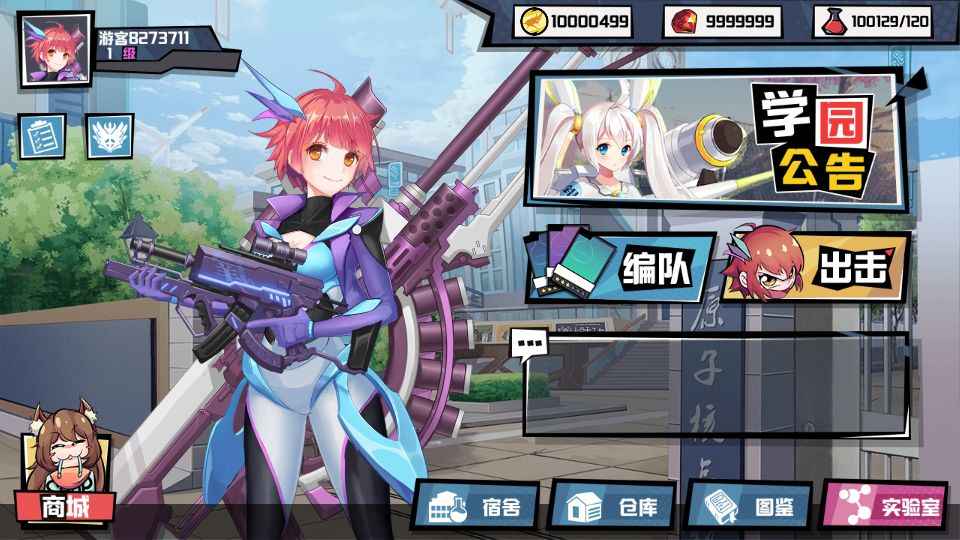The image size is (960, 540).
Task: Click the player avatar portrait
Action: 56,49
